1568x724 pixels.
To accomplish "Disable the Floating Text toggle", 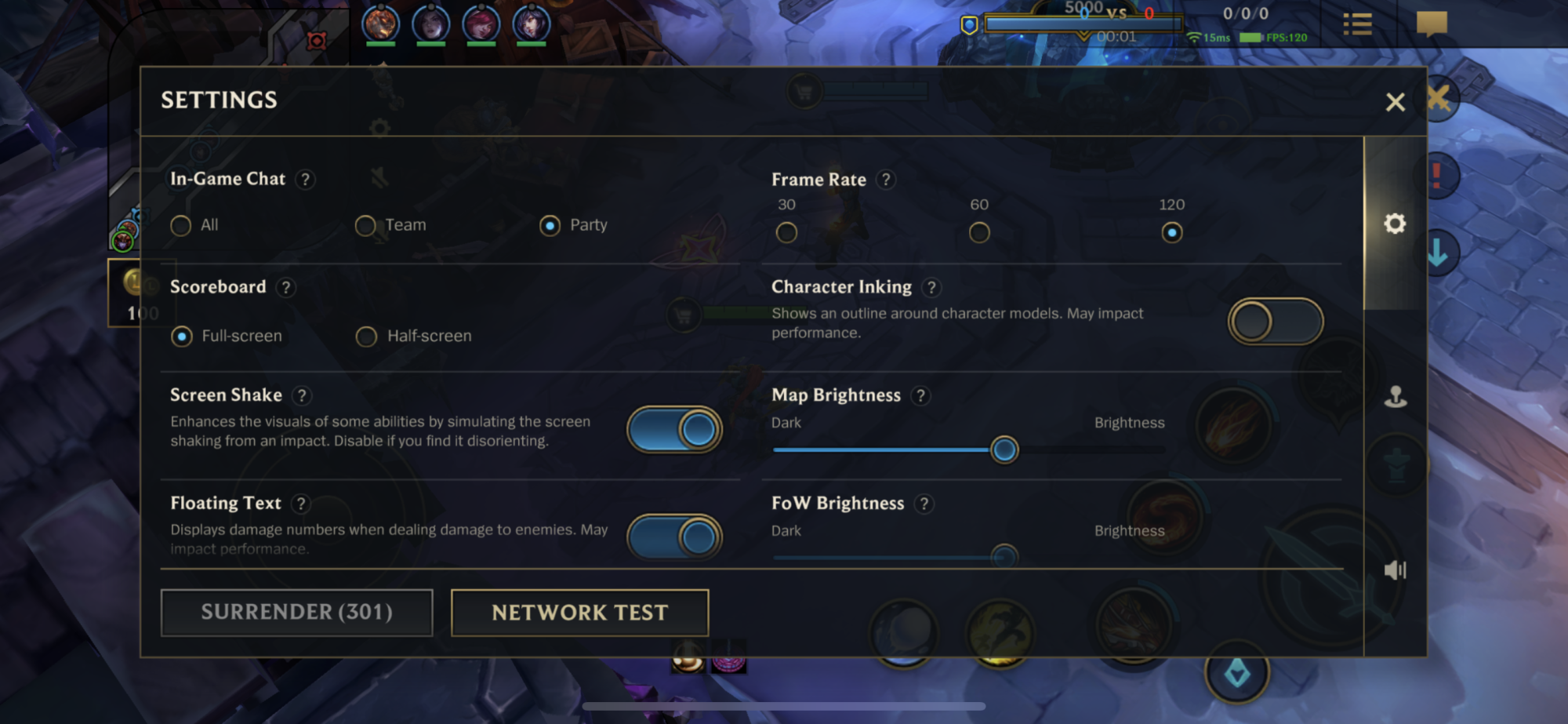I will pos(674,537).
